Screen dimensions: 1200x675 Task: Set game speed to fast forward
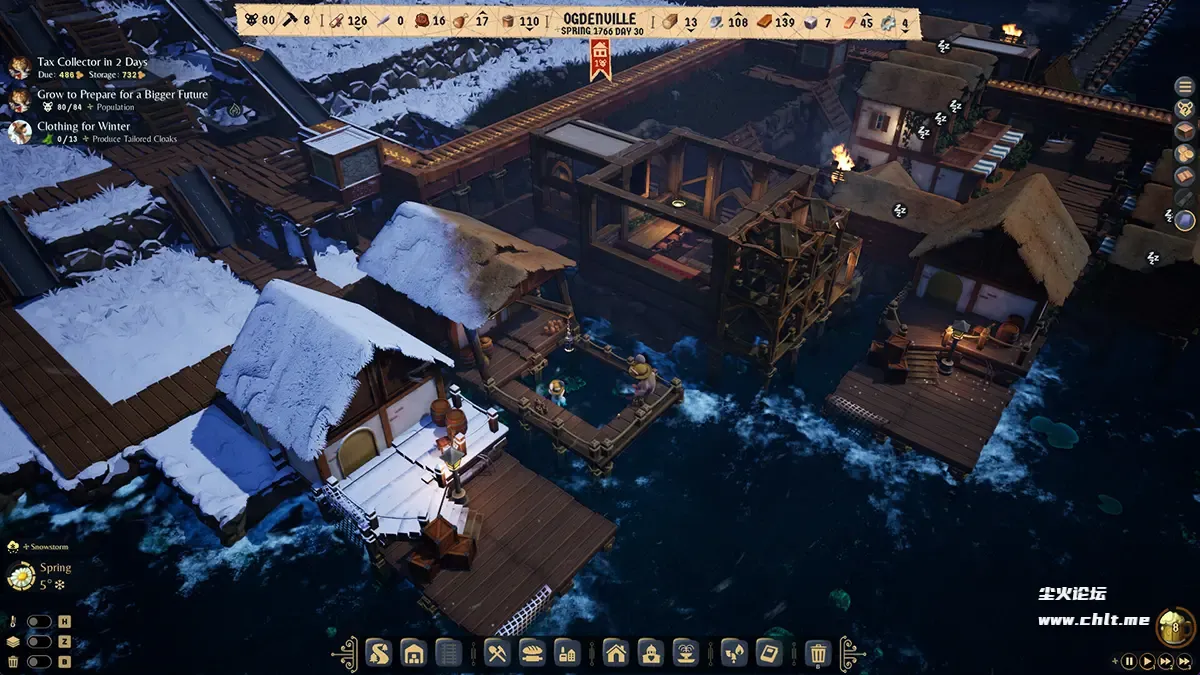click(x=1165, y=661)
